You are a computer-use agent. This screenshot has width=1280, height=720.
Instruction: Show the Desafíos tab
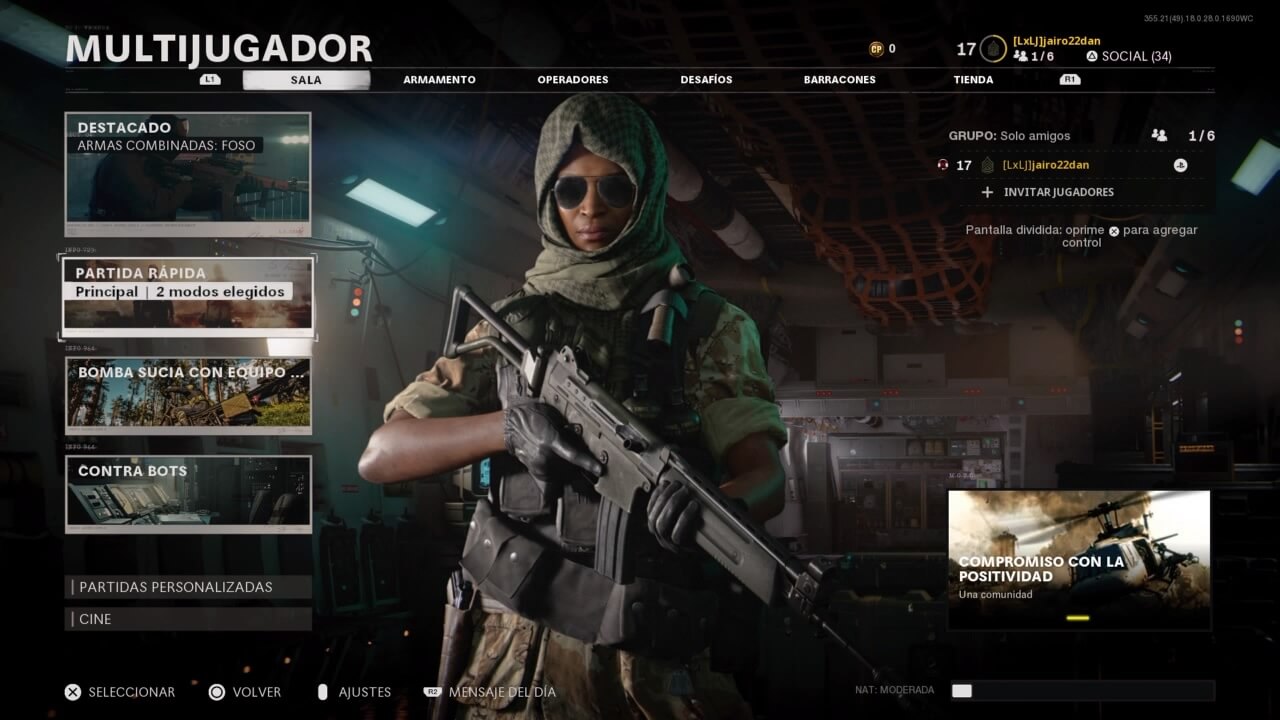[706, 80]
